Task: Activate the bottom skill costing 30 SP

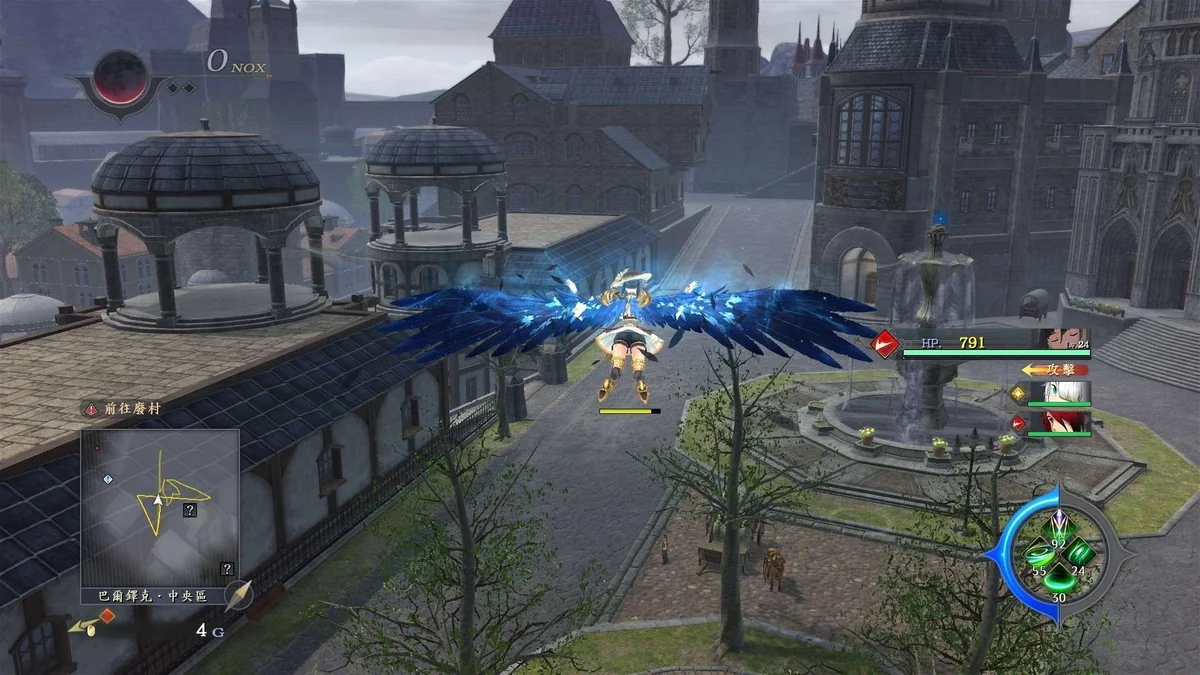Action: (1059, 583)
